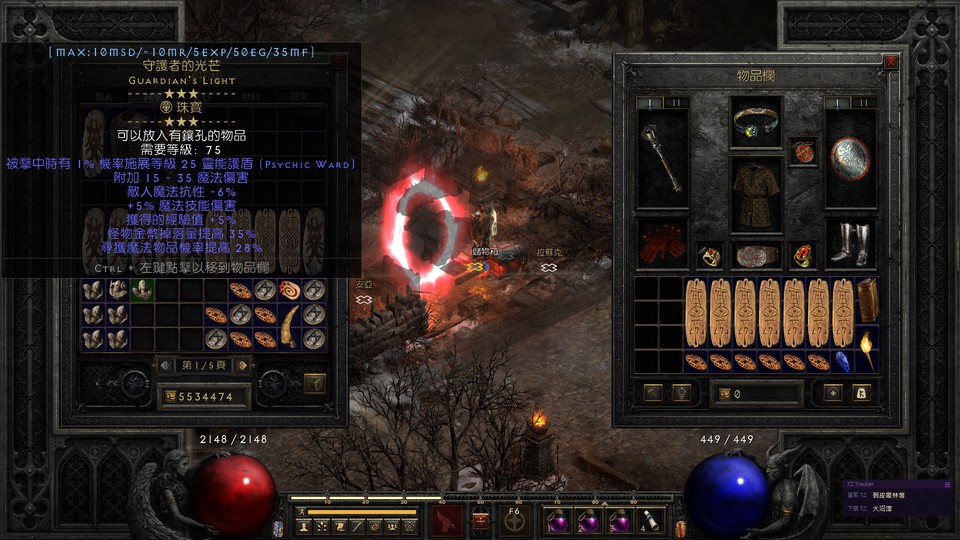Viewport: 960px width, 540px height.
Task: Use the first purple potion in belt
Action: (556, 520)
